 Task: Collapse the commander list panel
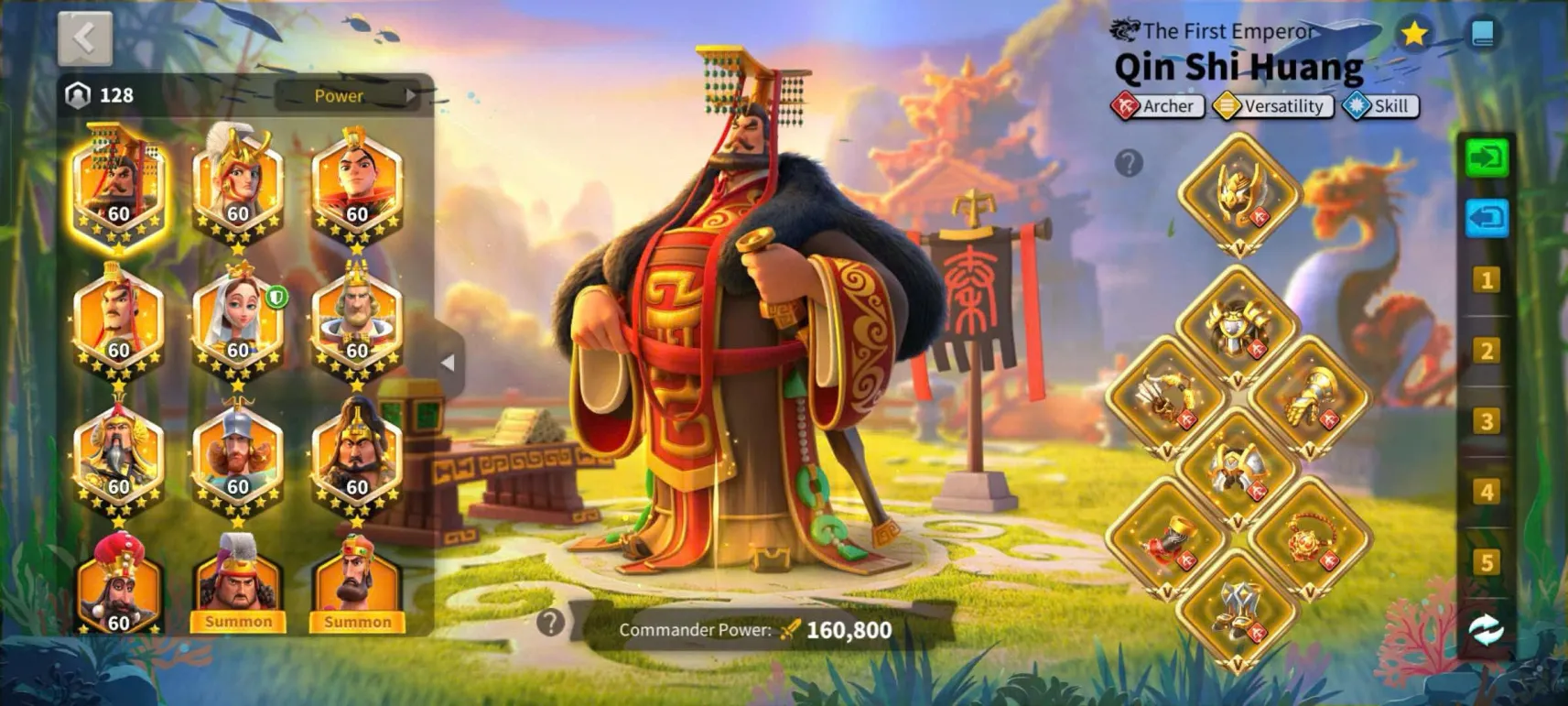[x=448, y=363]
